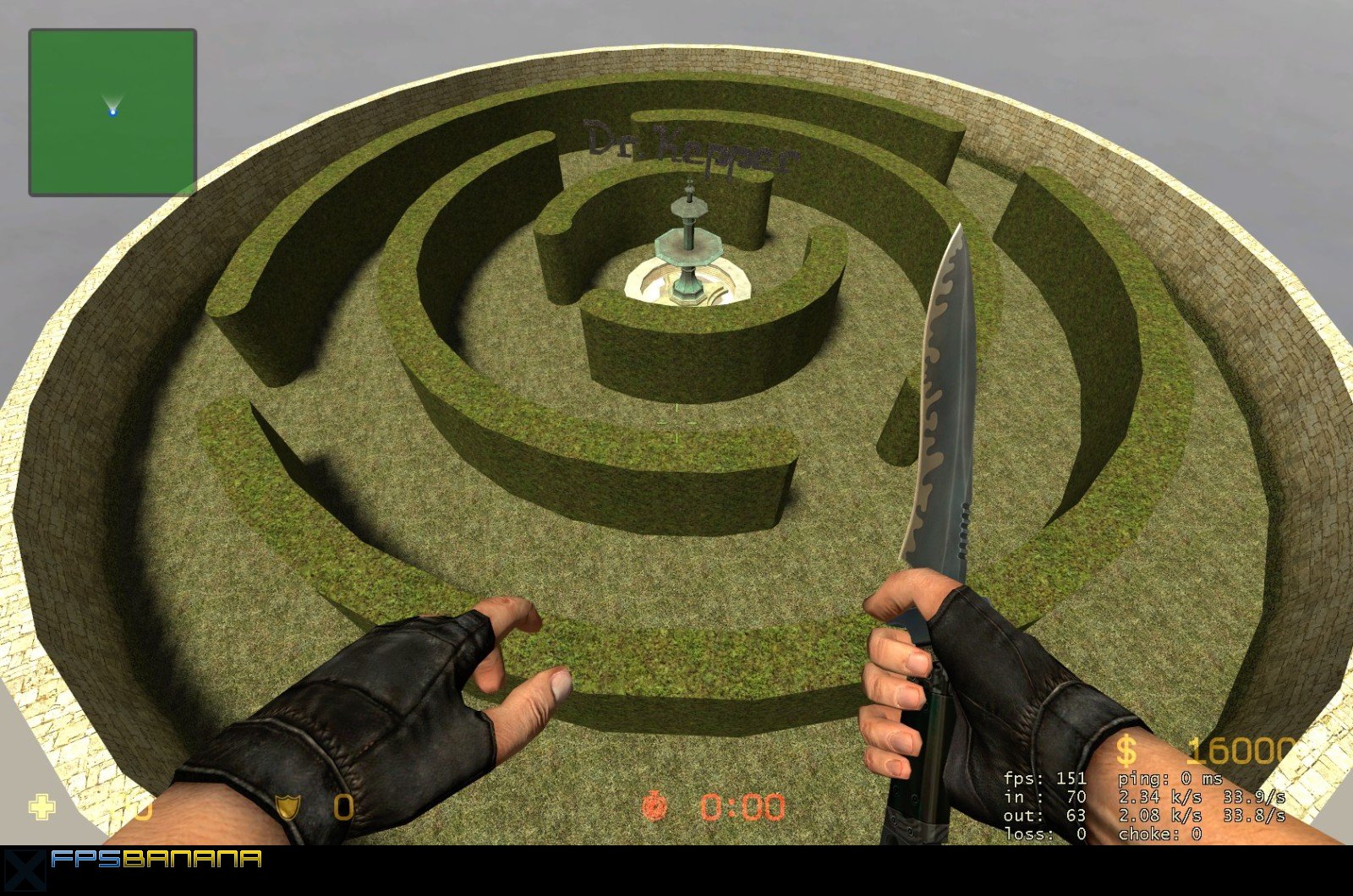The image size is (1353, 896).
Task: Click the choke: 0 netgraph value
Action: 1161,833
